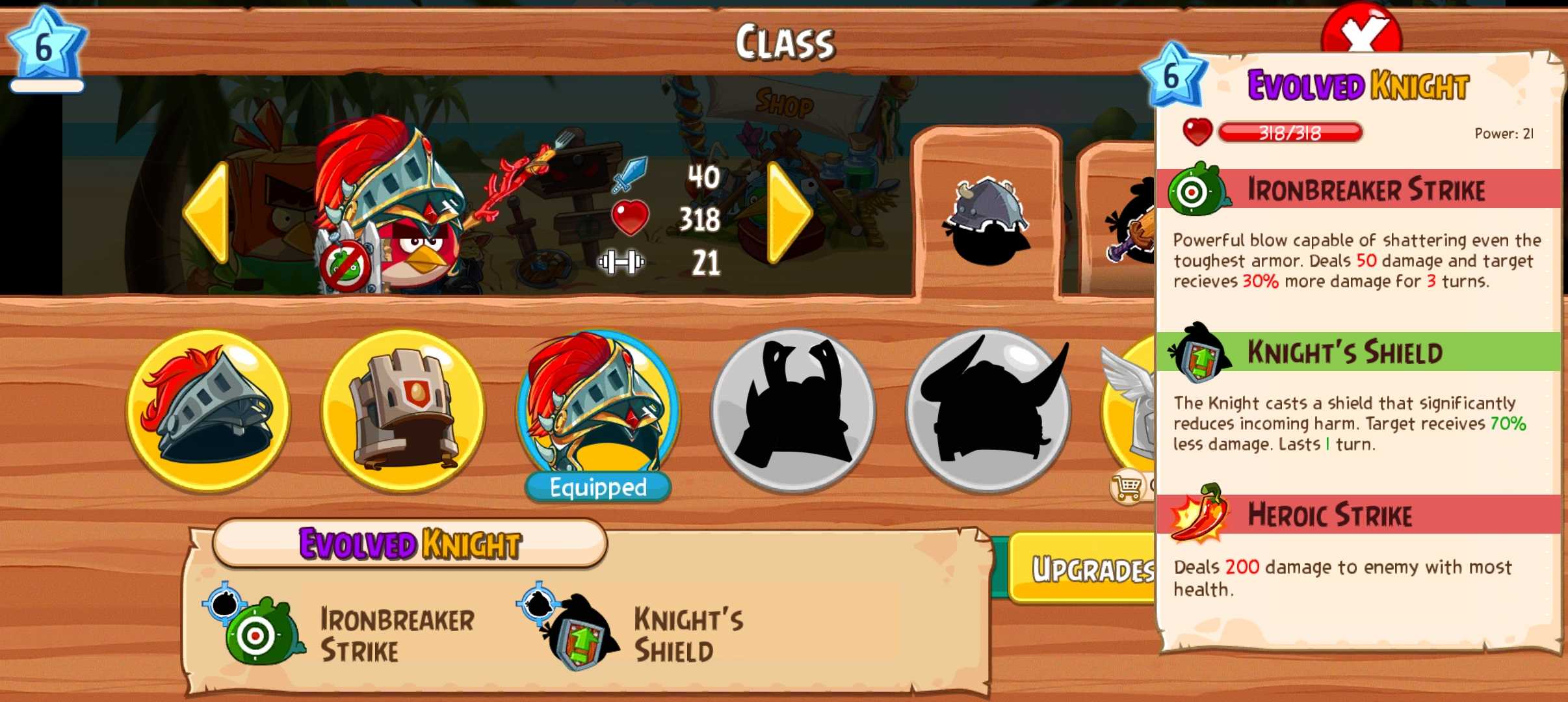1568x702 pixels.
Task: Pick the locked samurai helmet silhouette
Action: coord(793,411)
